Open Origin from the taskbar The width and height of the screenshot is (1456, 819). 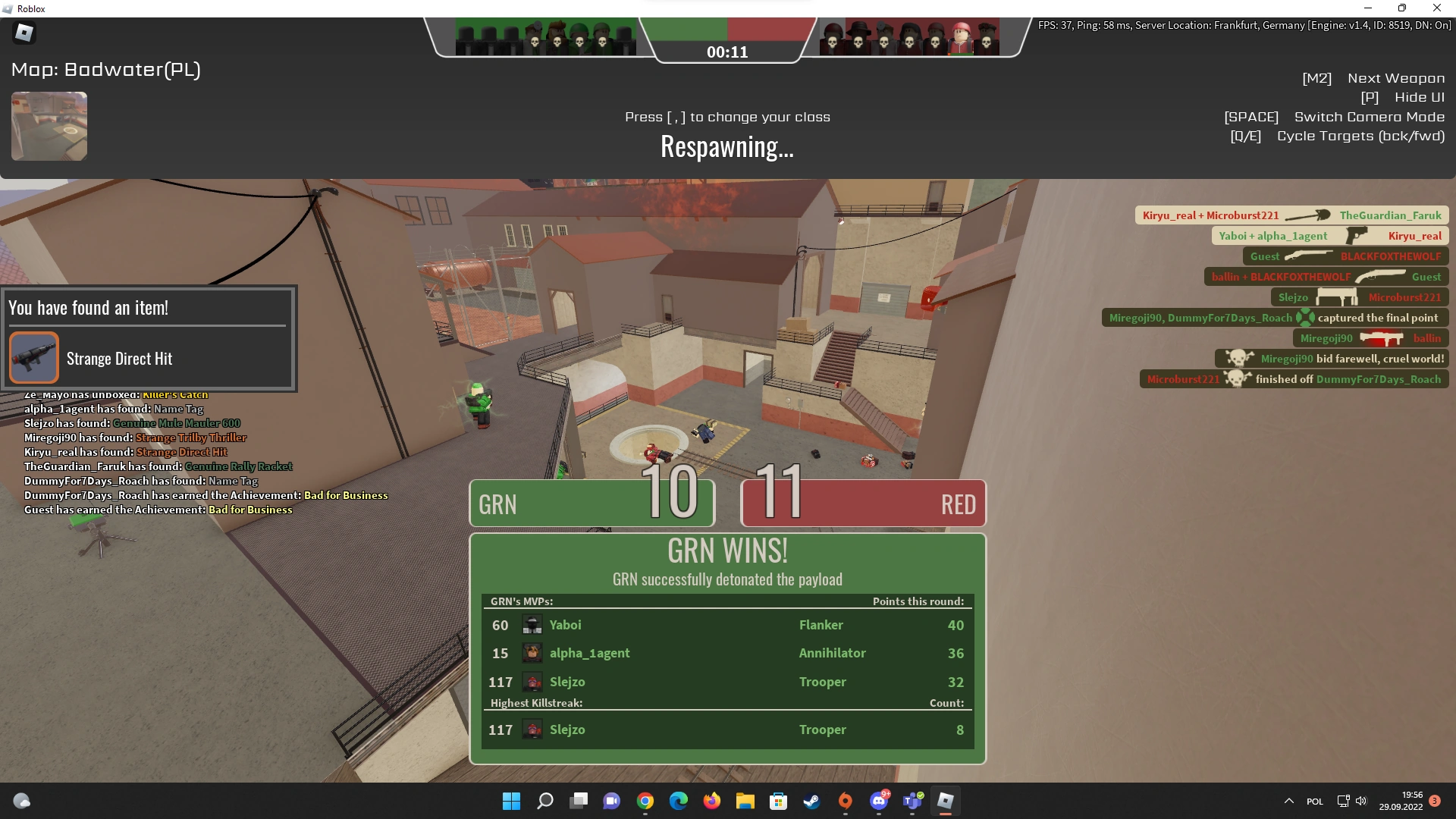[x=846, y=801]
